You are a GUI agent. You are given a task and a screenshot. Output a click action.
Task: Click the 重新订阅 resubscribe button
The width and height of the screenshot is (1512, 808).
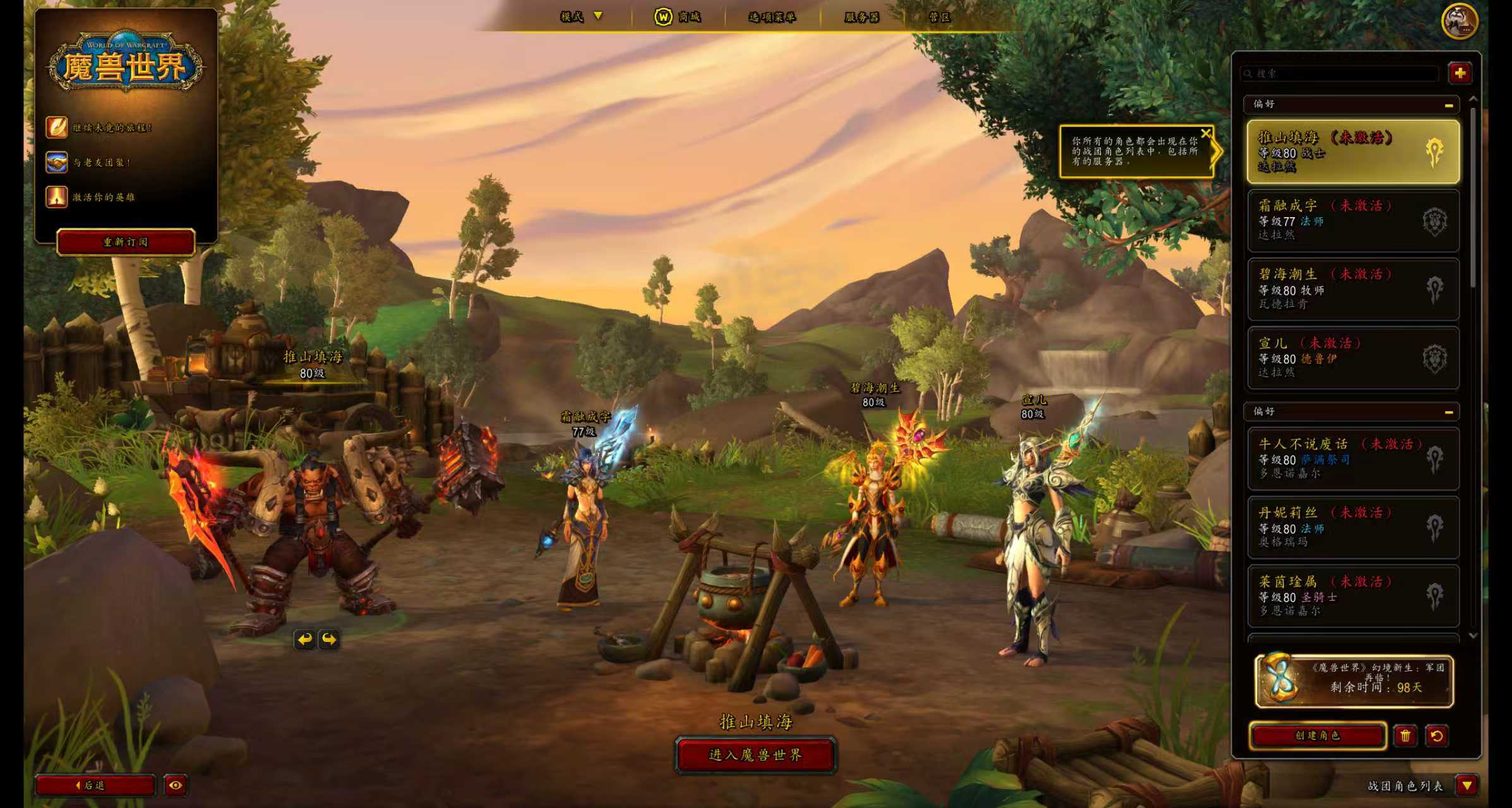[126, 242]
